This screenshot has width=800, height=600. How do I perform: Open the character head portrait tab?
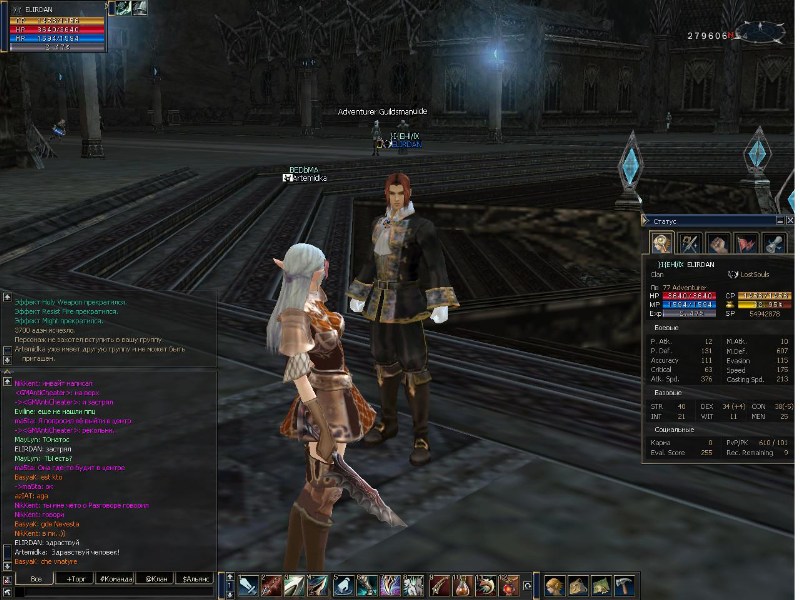tap(661, 242)
